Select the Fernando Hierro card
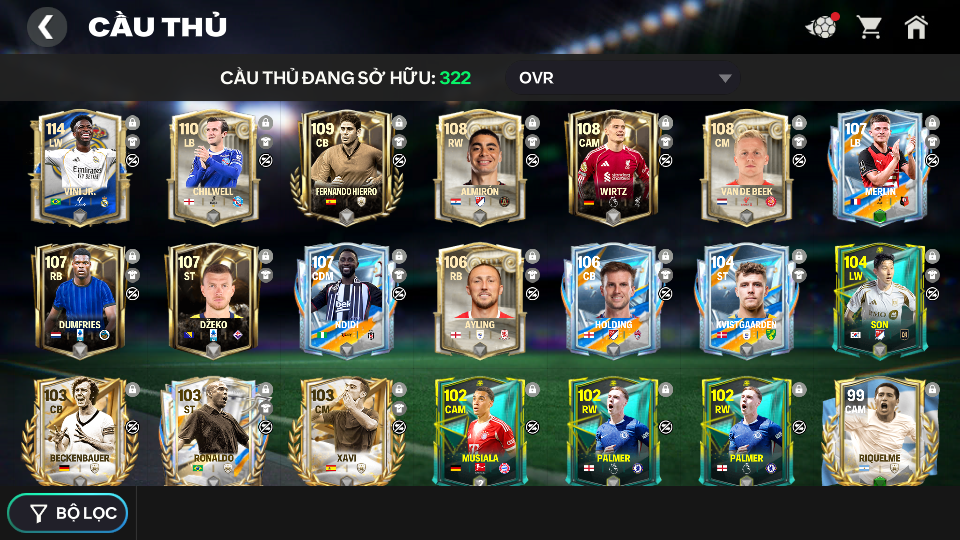This screenshot has width=960, height=540. coord(346,166)
